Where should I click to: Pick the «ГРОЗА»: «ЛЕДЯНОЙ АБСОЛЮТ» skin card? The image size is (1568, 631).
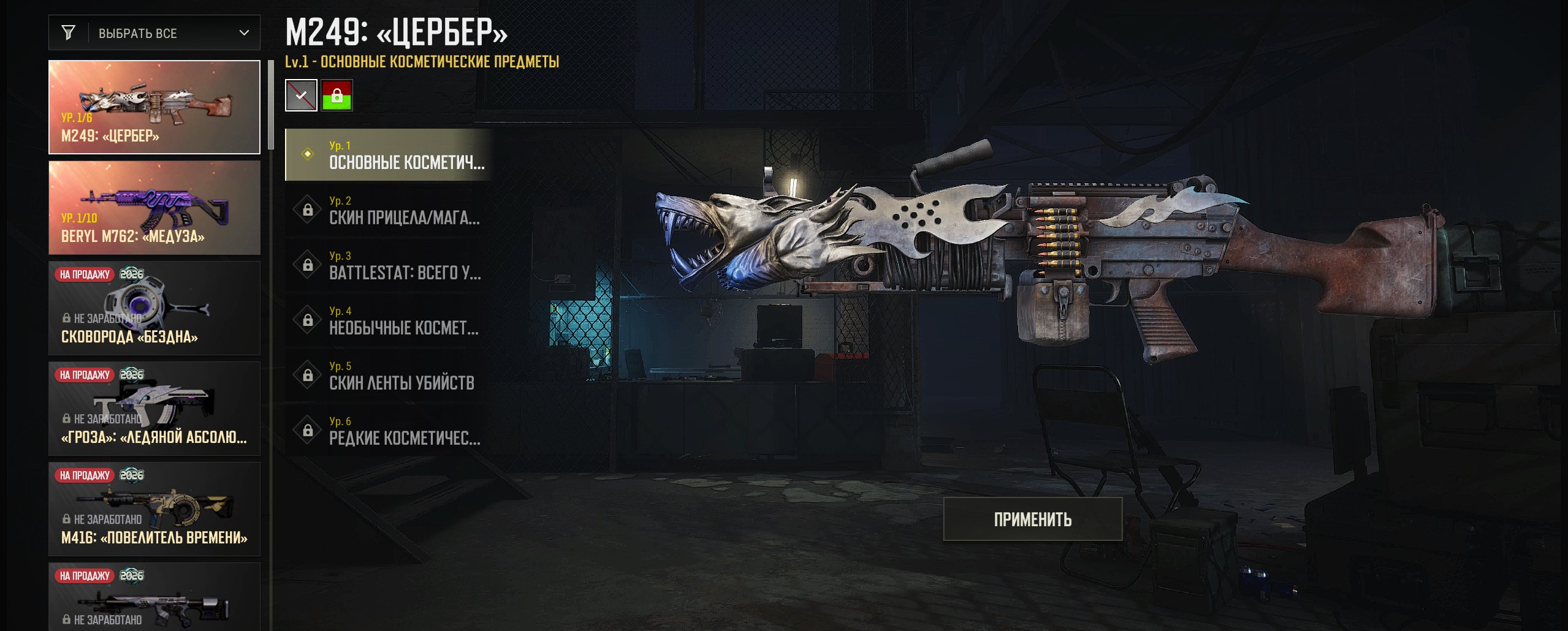point(154,409)
